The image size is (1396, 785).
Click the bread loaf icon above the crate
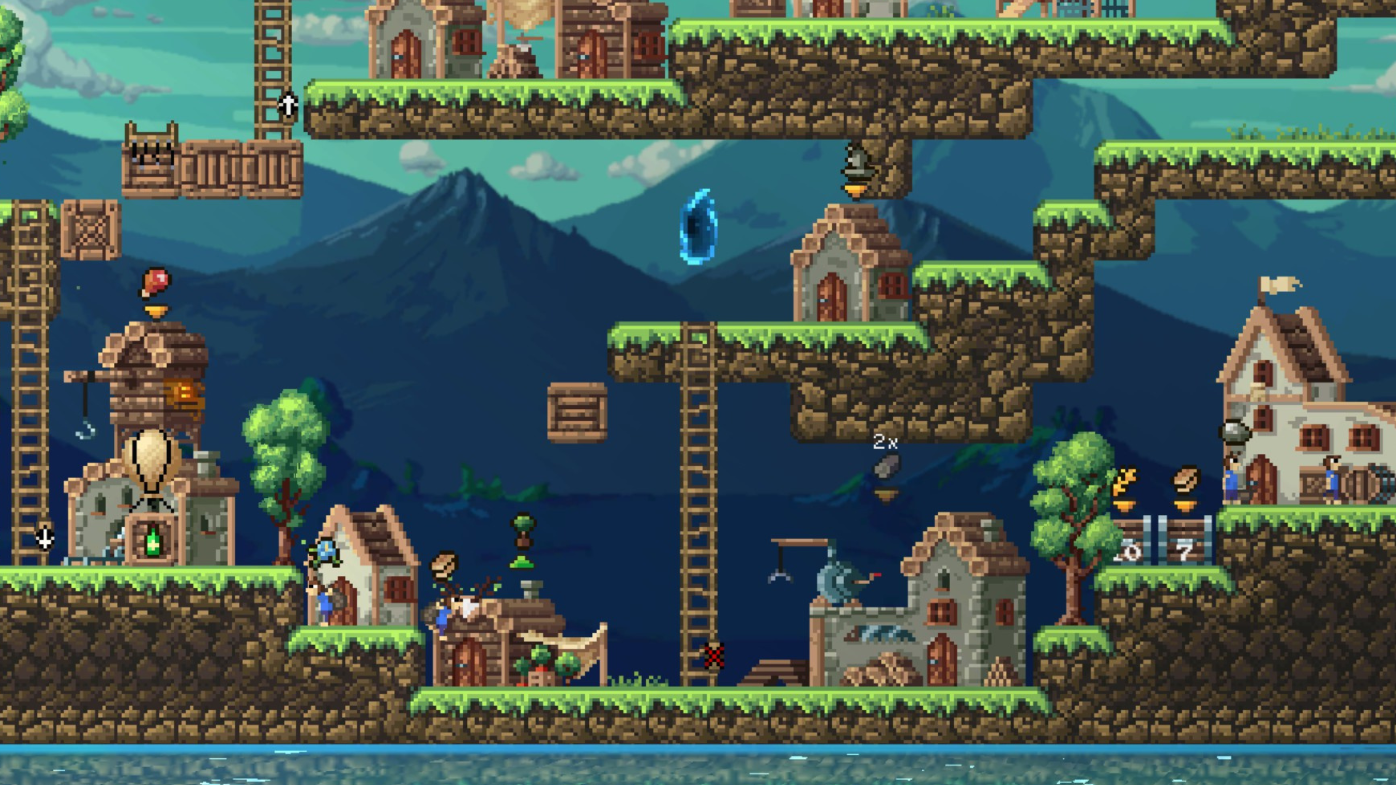click(x=1186, y=480)
